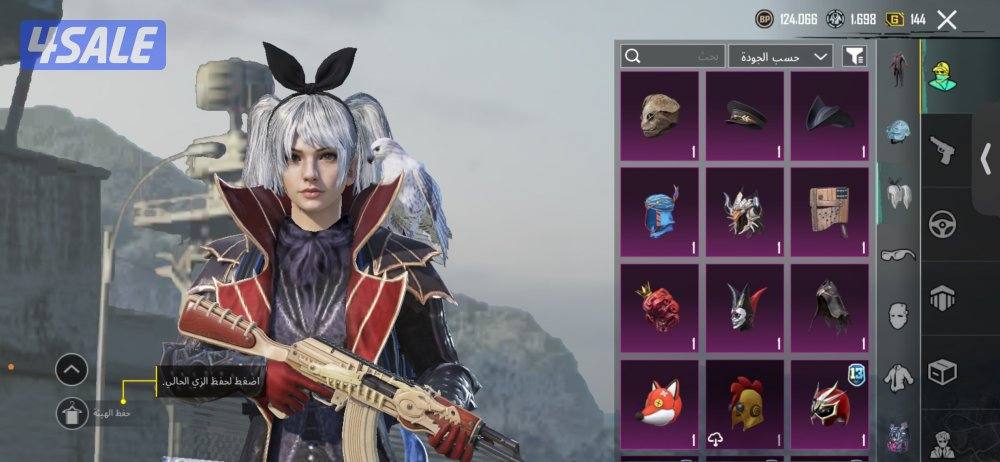Collapse the side panel with arrow handle

pos(985,158)
